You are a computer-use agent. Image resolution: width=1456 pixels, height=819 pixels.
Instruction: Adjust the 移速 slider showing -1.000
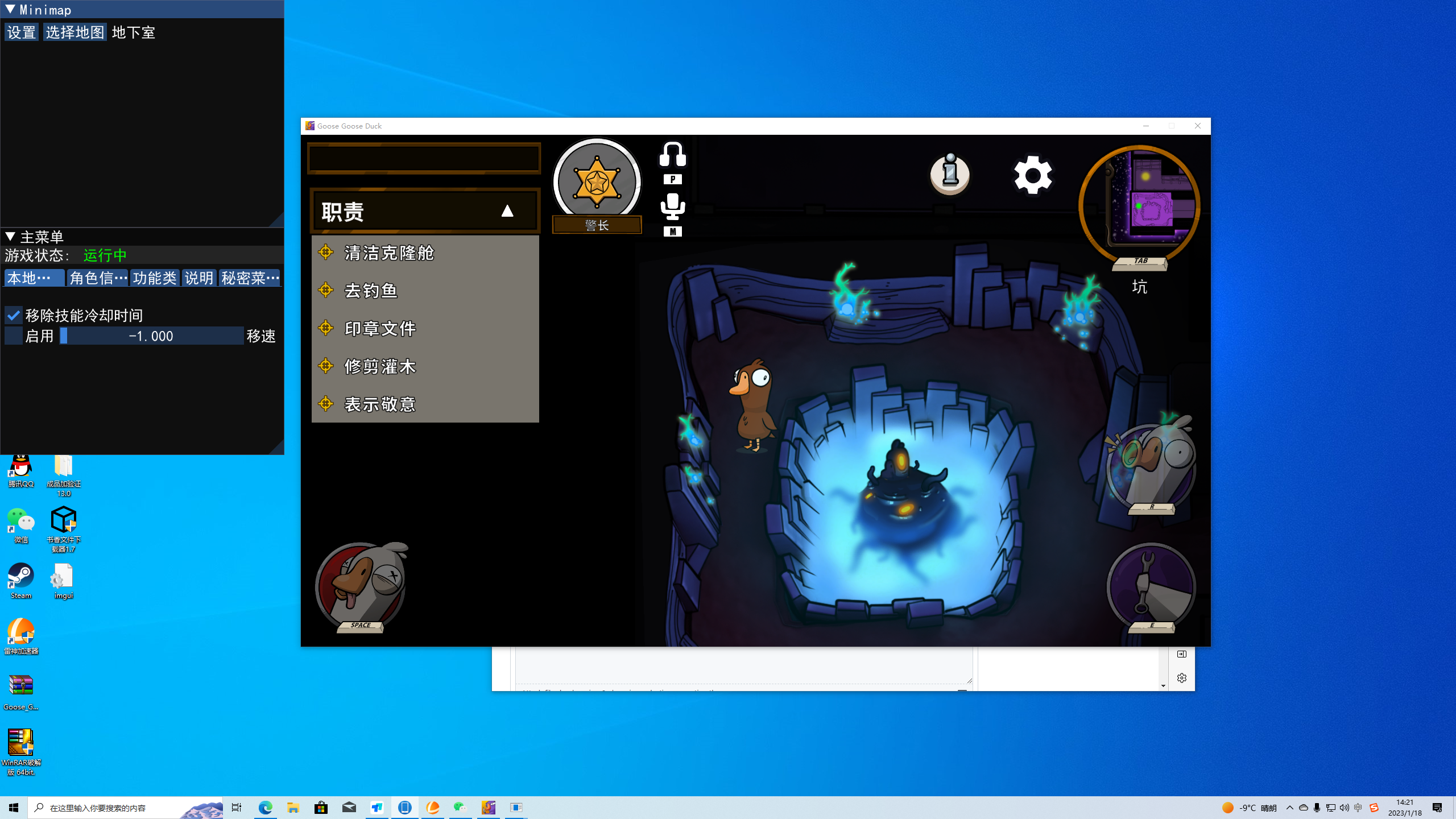point(151,336)
